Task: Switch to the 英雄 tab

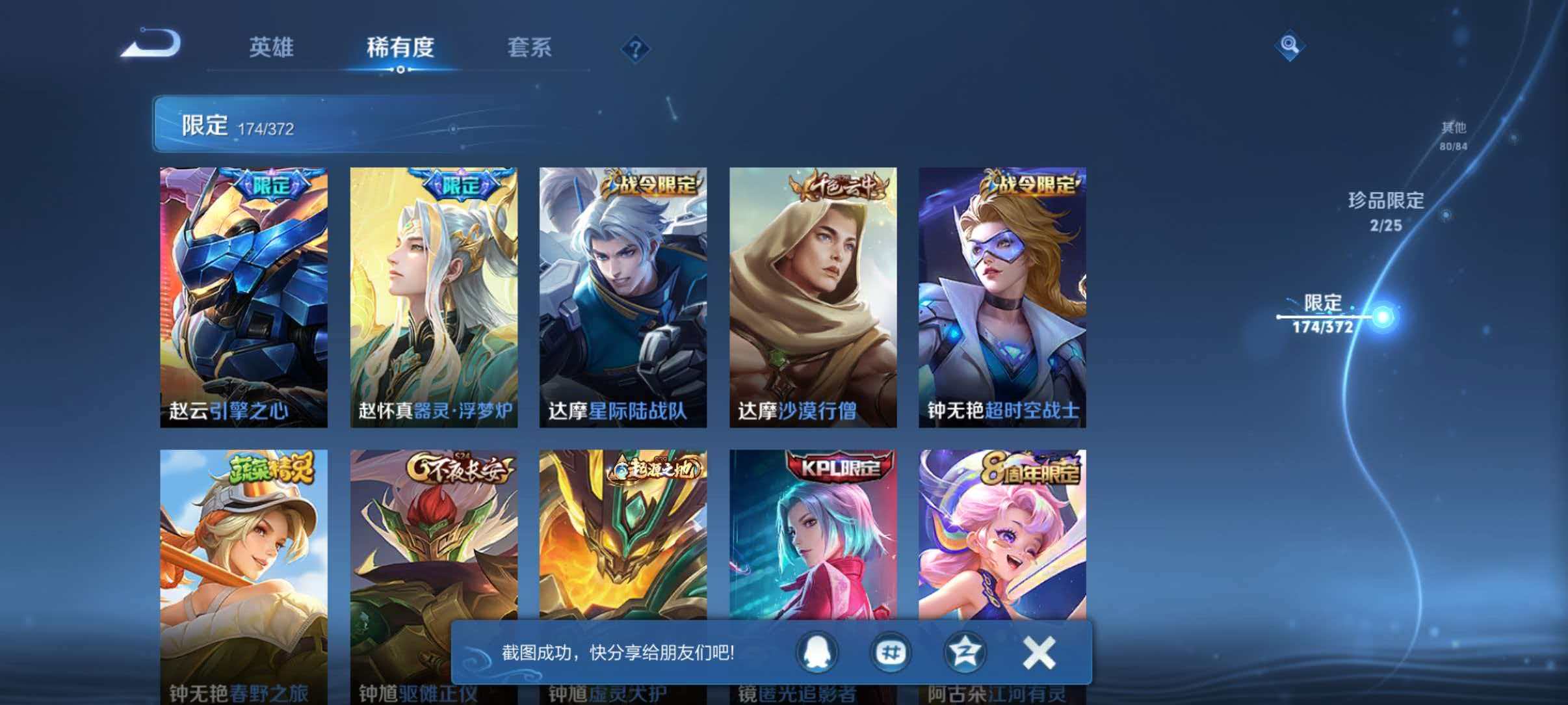Action: coord(271,47)
